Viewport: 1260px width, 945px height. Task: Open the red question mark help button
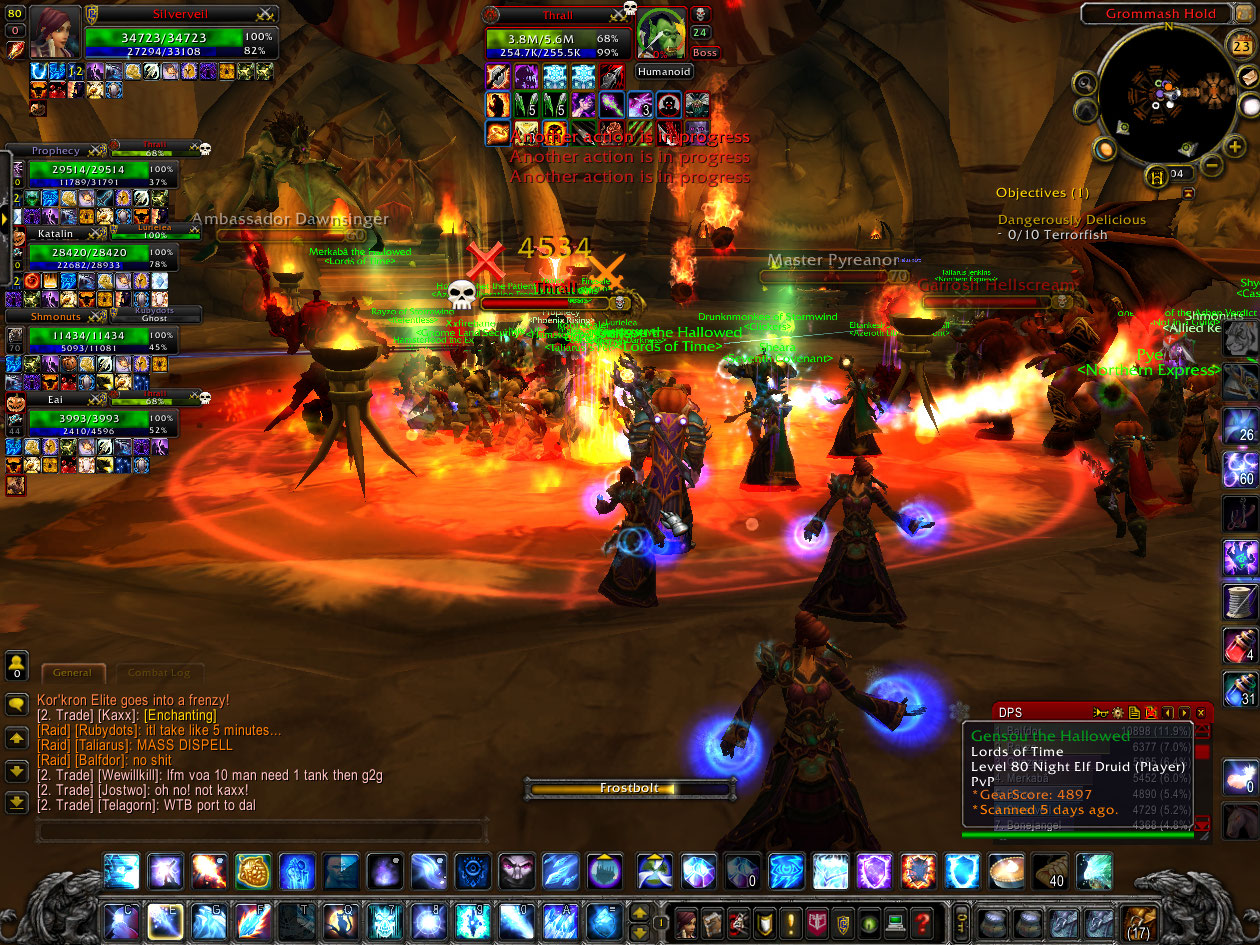point(921,921)
